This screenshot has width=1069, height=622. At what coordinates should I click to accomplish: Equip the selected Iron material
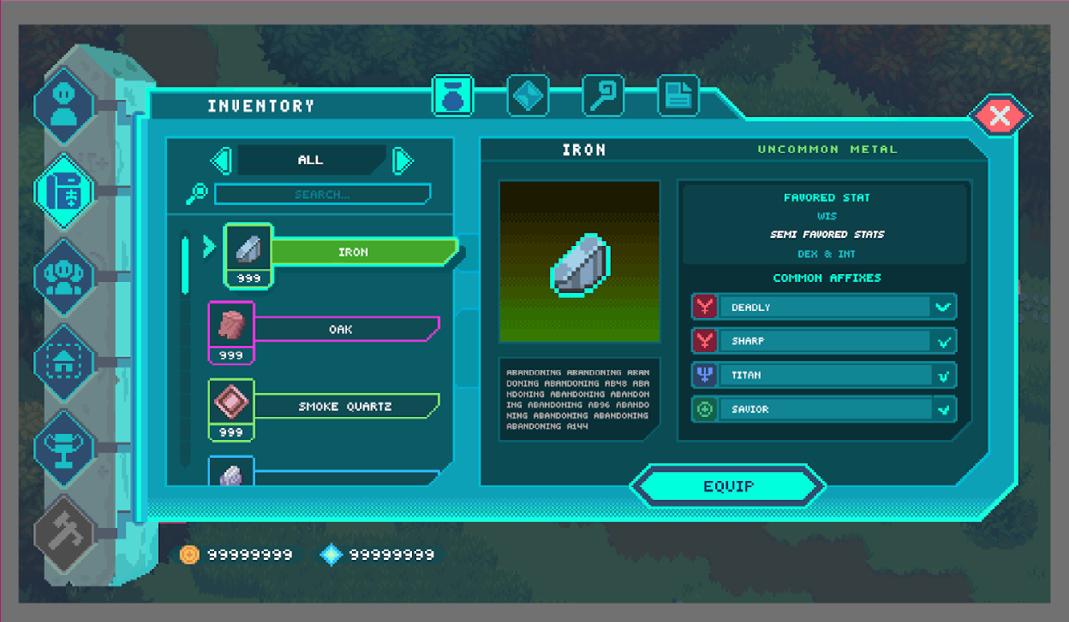click(727, 486)
